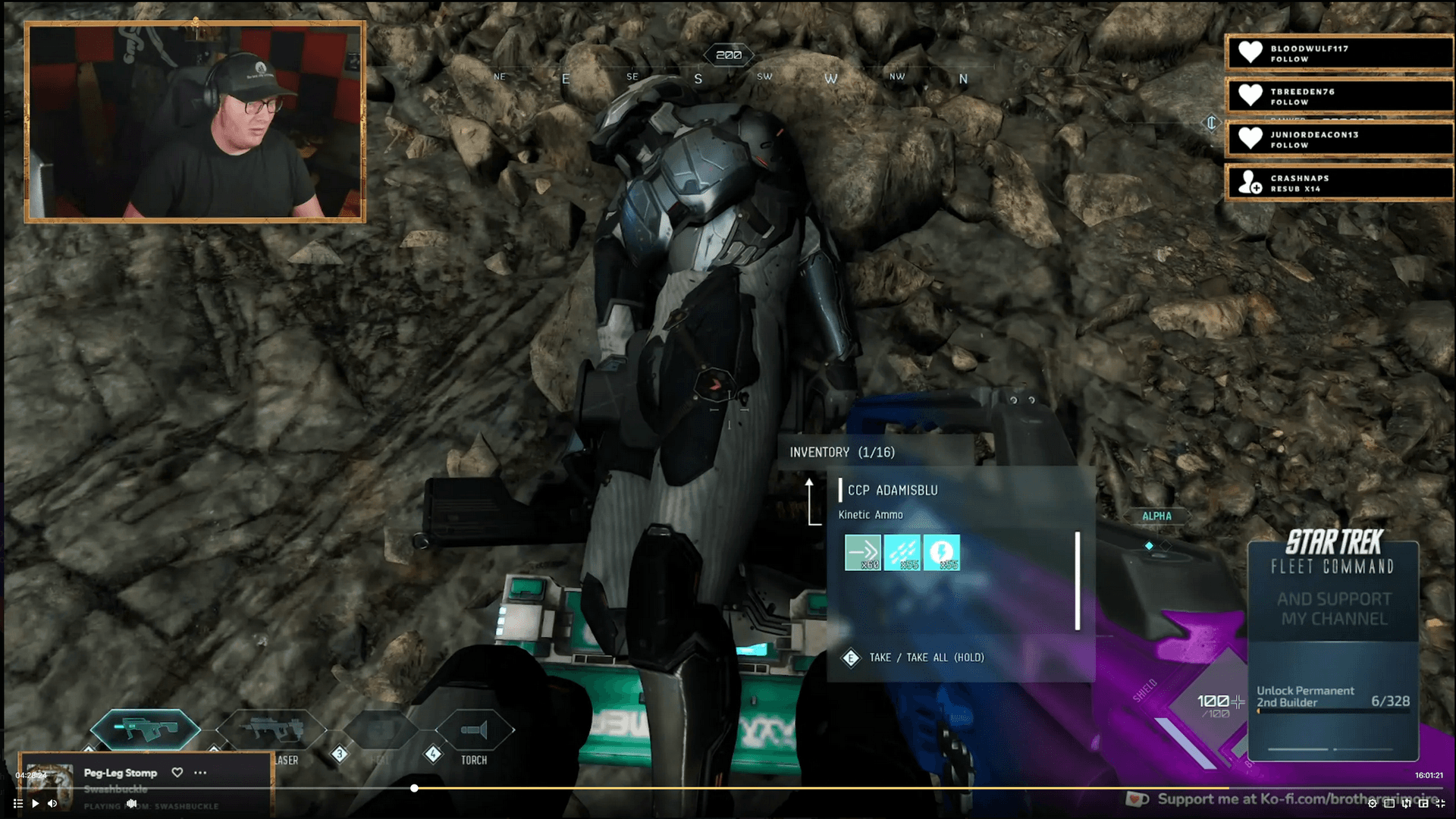This screenshot has width=1456, height=819.
Task: Seek using the video progress handle
Action: coord(414,789)
